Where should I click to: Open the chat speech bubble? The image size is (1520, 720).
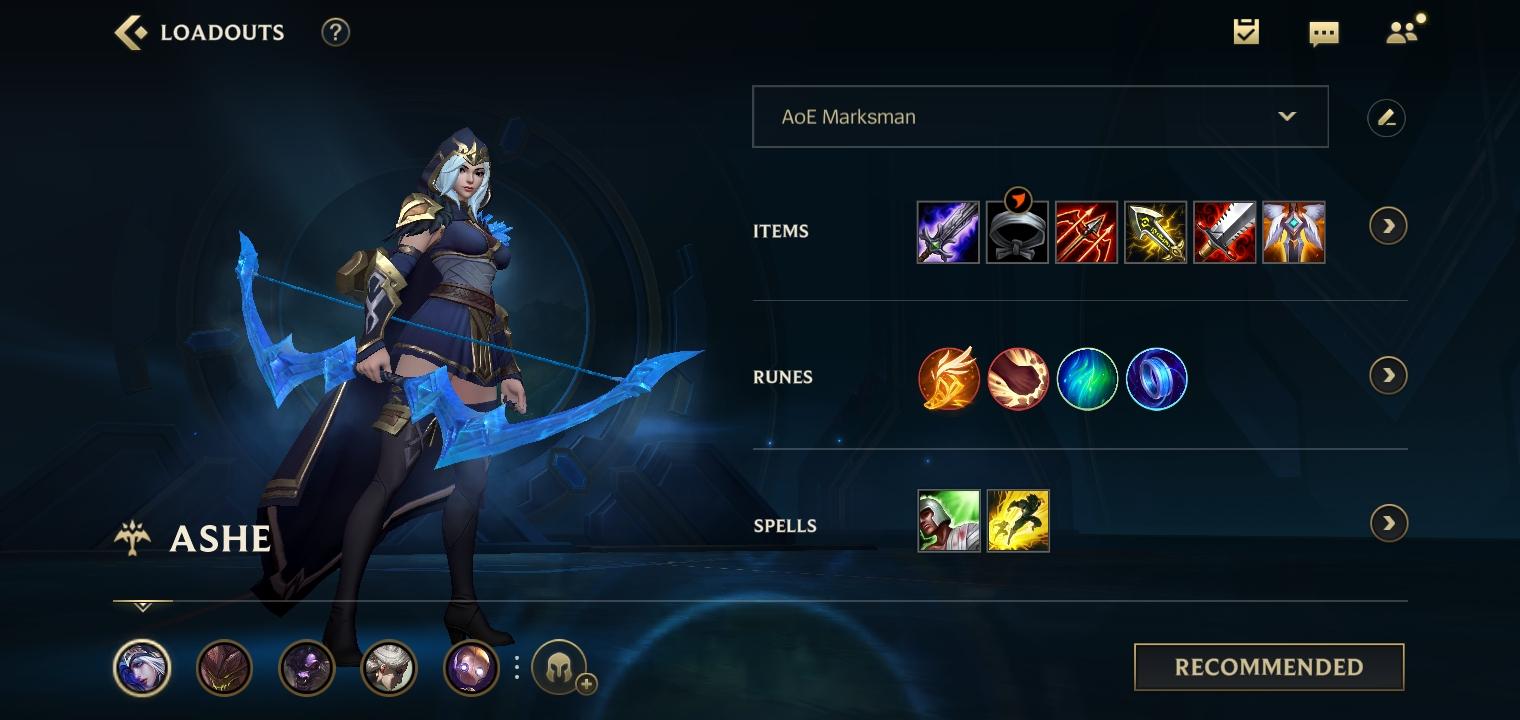click(1323, 34)
